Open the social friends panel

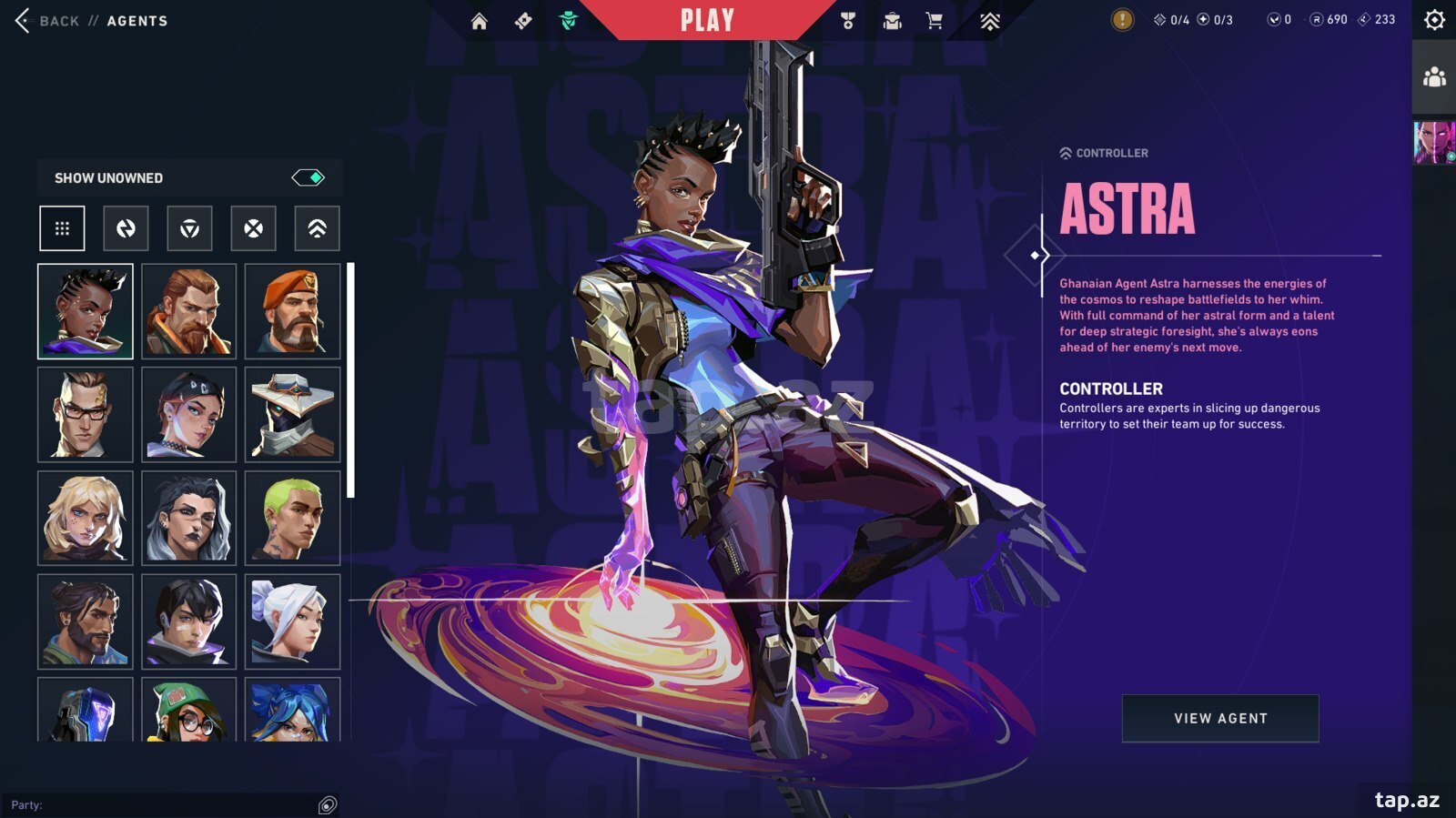pos(1434,77)
